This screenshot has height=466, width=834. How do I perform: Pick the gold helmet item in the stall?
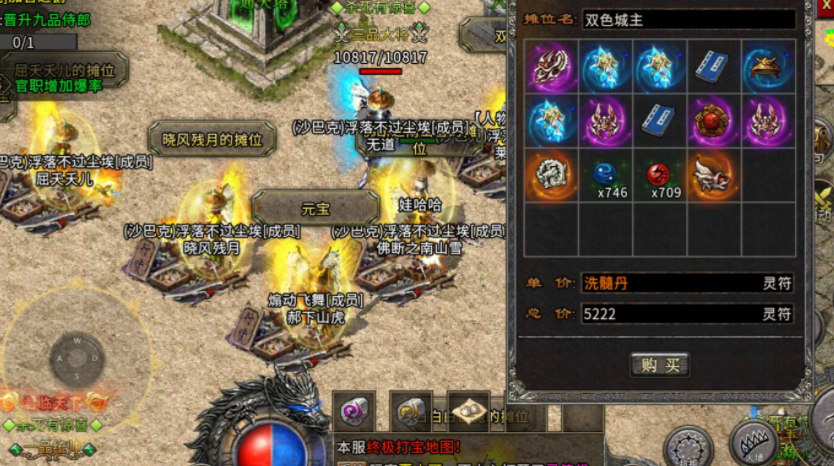pyautogui.click(x=768, y=67)
